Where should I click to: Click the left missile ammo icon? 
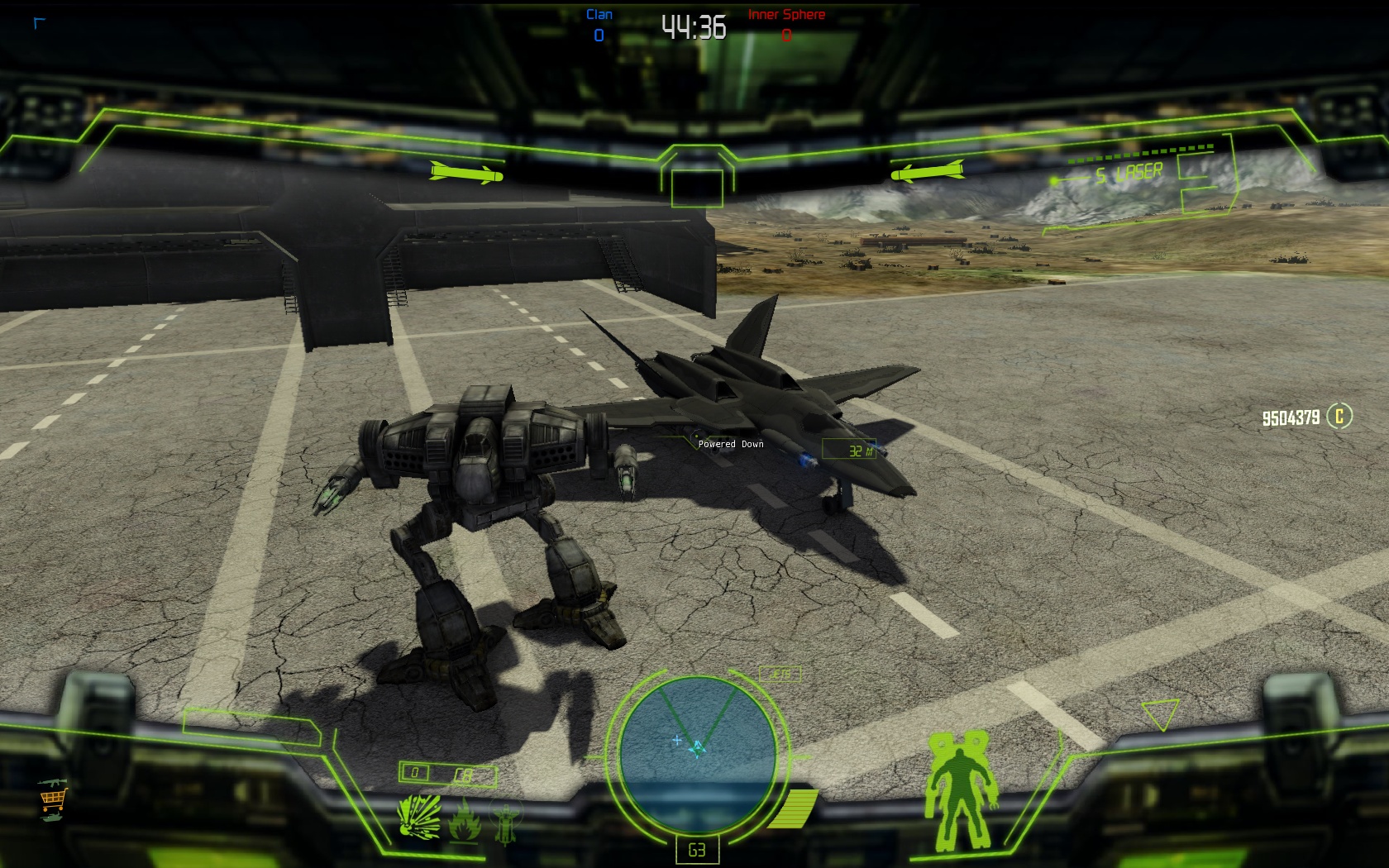(466, 174)
